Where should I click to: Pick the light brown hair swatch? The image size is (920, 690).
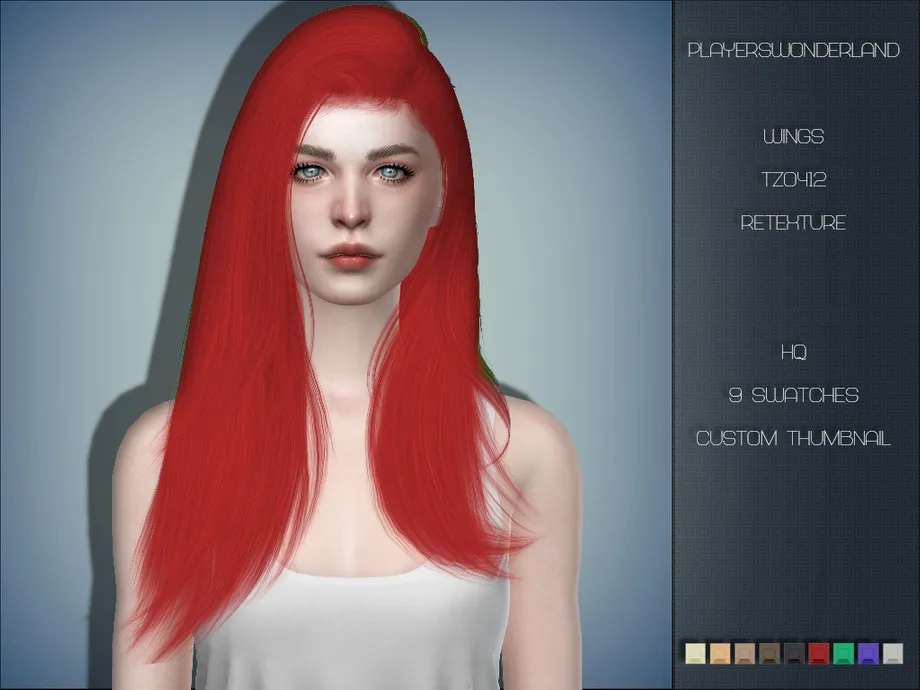[745, 654]
